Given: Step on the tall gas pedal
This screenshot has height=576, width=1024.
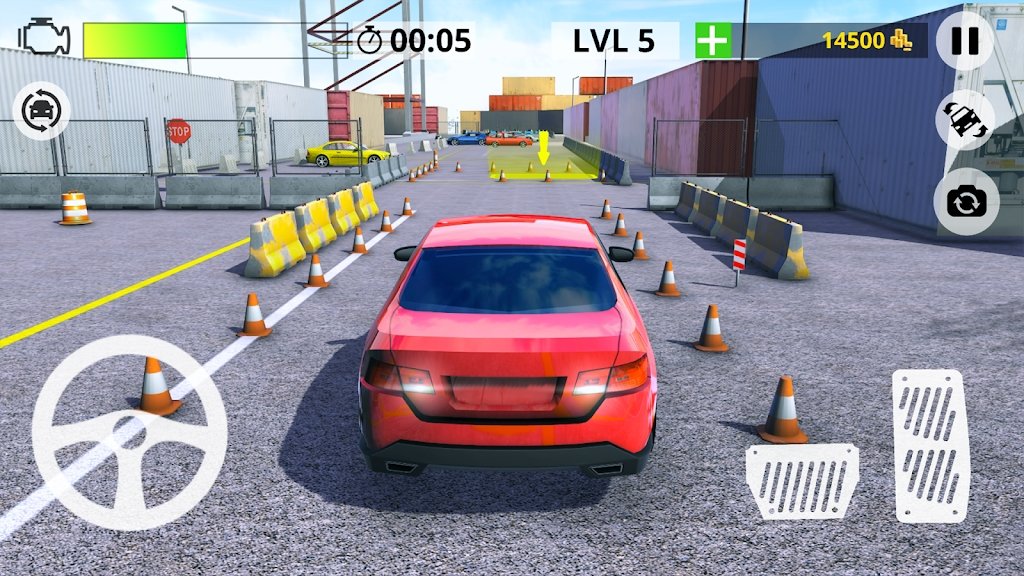Looking at the screenshot, I should (929, 444).
